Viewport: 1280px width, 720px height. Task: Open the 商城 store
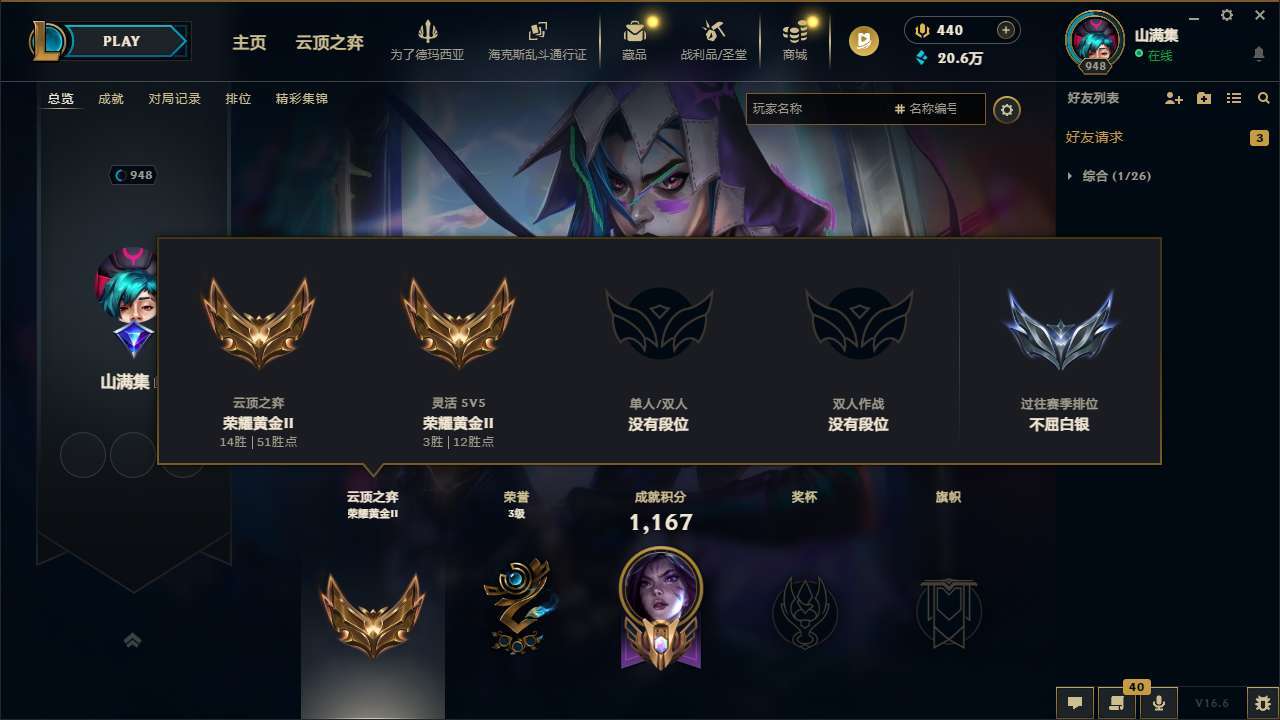pyautogui.click(x=795, y=40)
